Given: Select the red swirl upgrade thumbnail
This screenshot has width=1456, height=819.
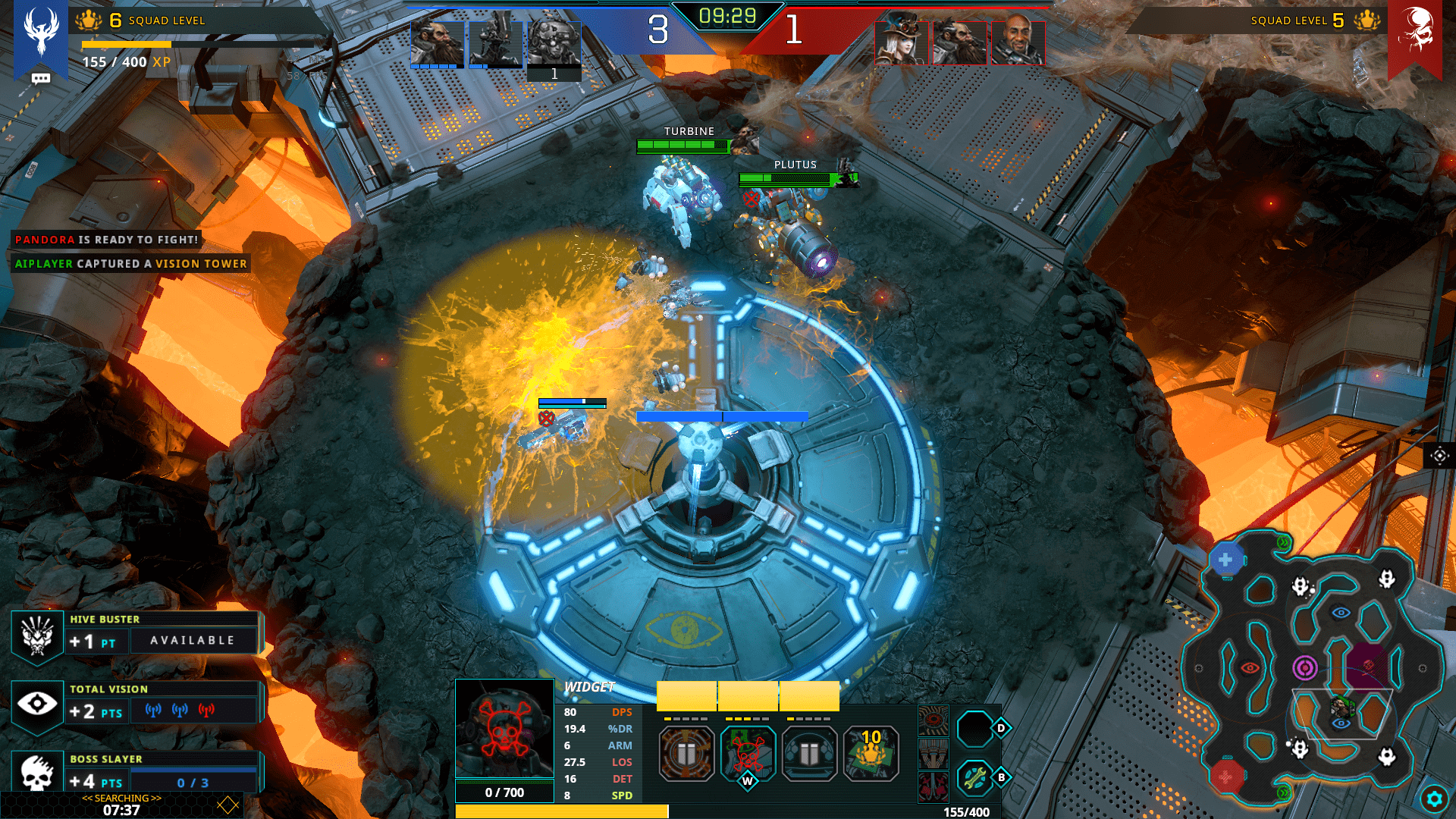Looking at the screenshot, I should [934, 721].
